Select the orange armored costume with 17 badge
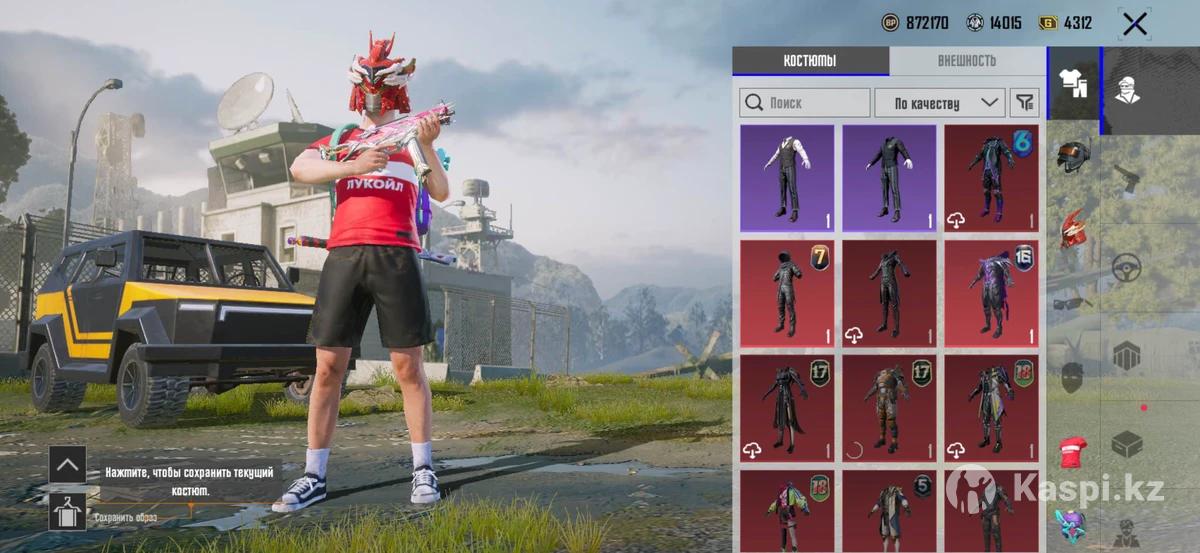 [889, 408]
